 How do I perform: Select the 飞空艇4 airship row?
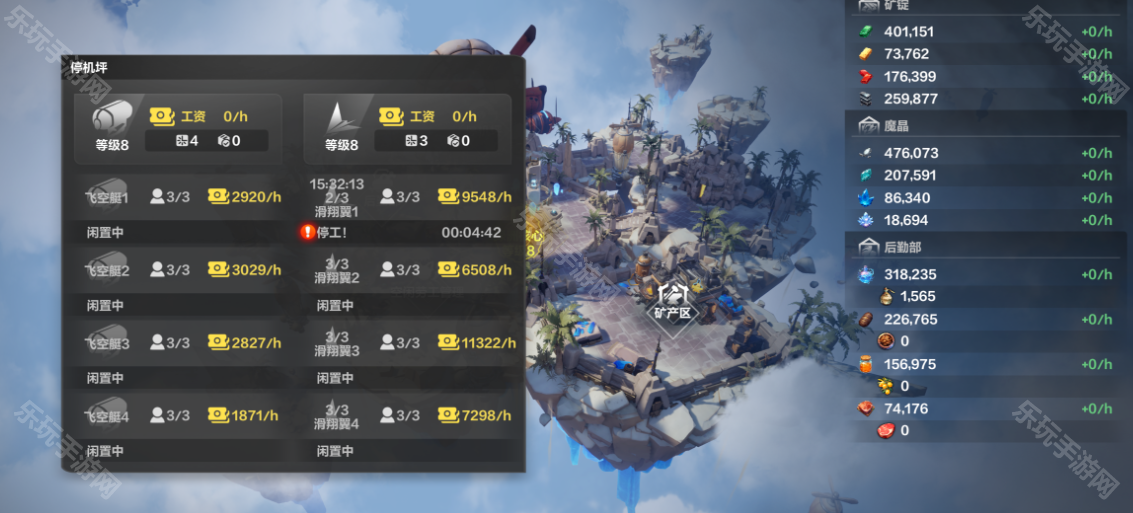pyautogui.click(x=181, y=416)
